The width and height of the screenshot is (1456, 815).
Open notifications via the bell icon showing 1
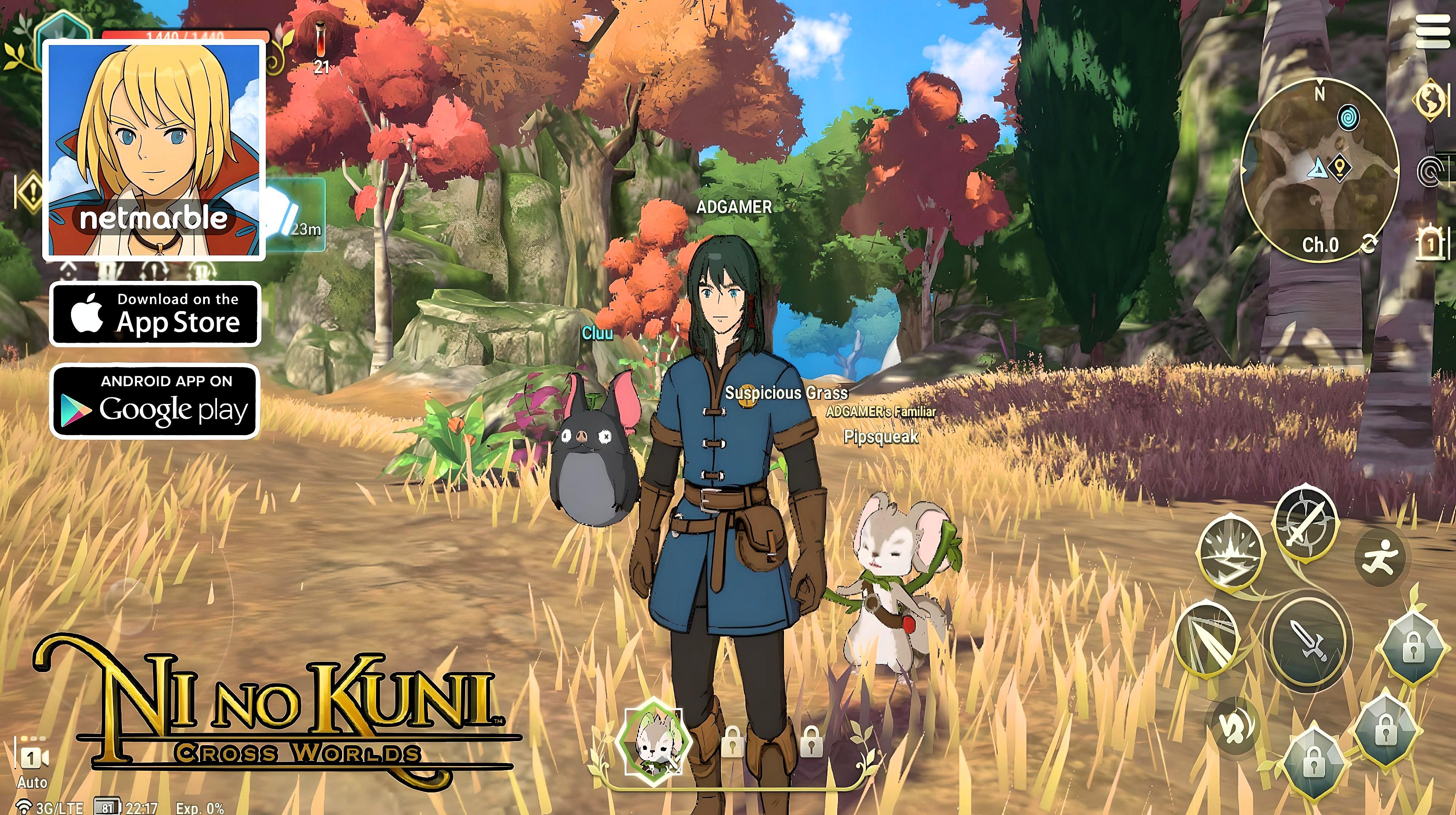point(1431,242)
